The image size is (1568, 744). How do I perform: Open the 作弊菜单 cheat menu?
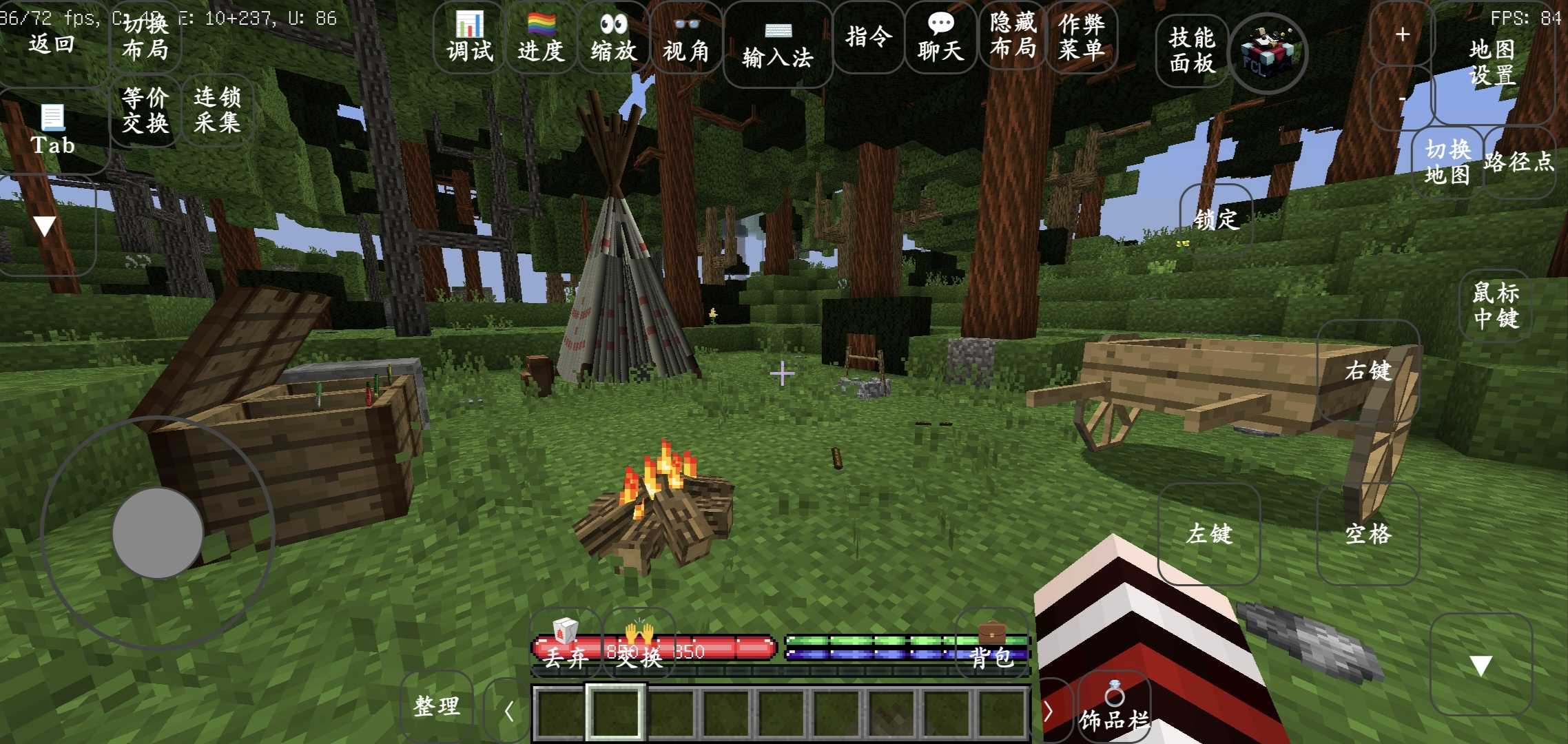click(x=1082, y=36)
